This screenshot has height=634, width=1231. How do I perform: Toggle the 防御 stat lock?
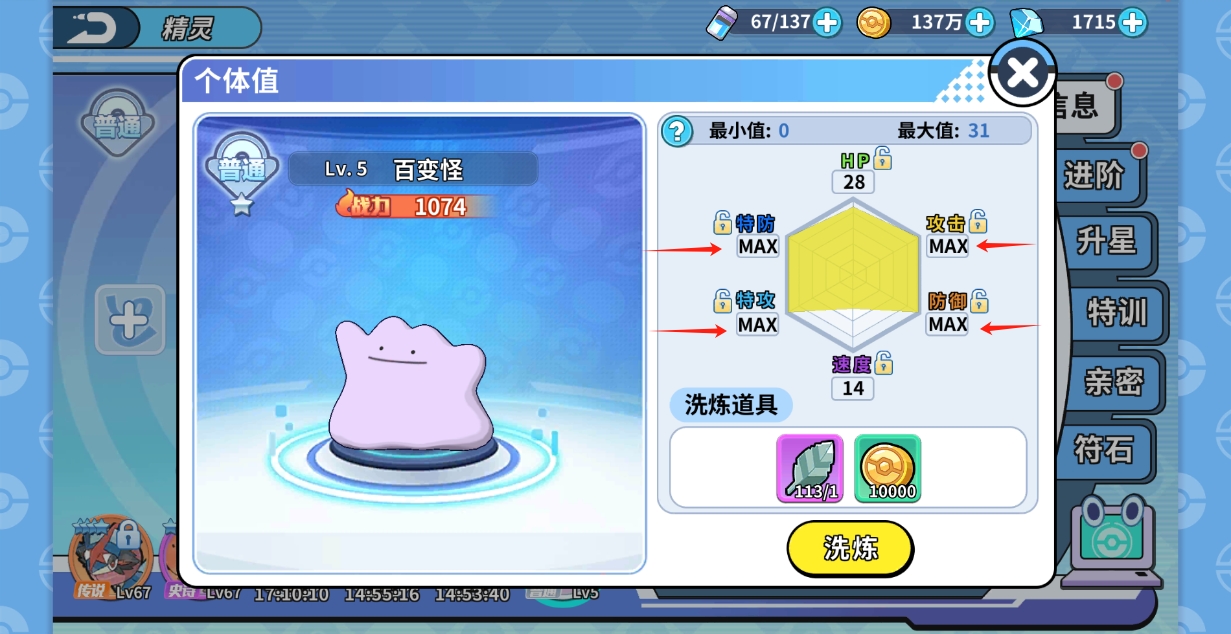tap(979, 300)
